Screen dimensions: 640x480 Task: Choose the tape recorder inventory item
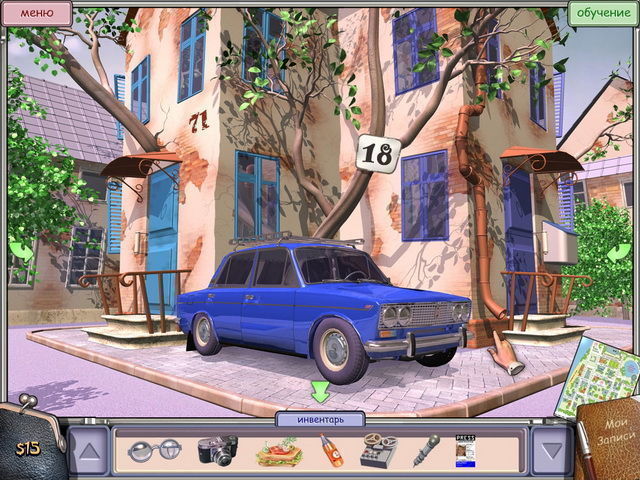[x=378, y=450]
